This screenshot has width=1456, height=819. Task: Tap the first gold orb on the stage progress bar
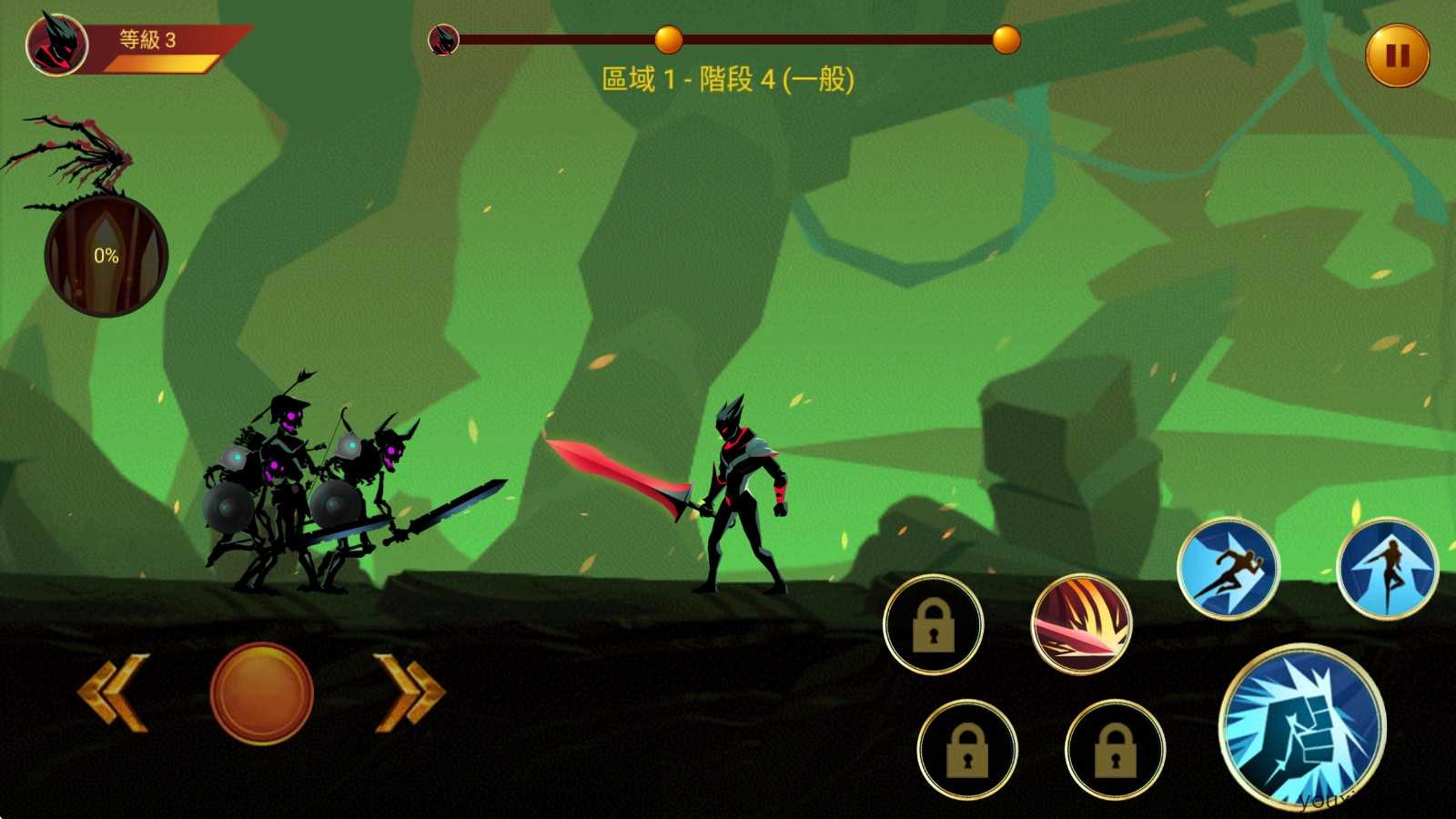click(x=670, y=40)
